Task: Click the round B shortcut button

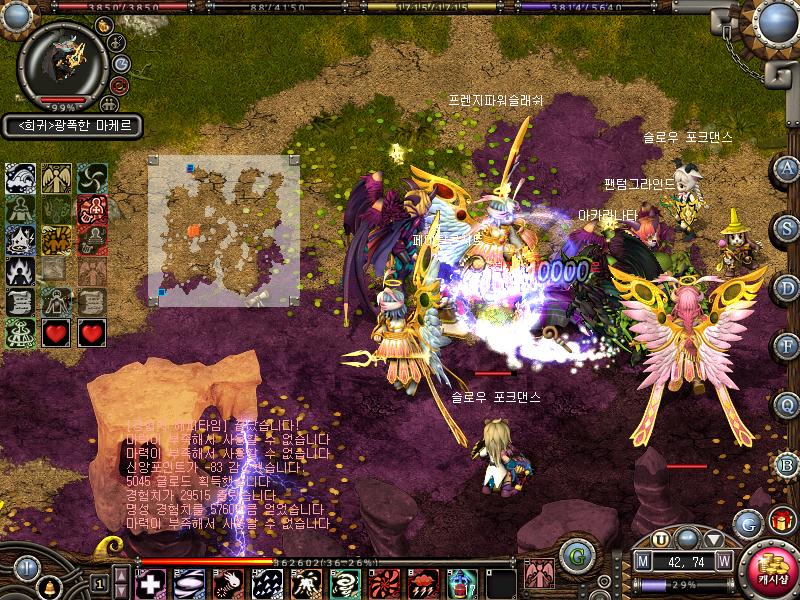Action: 787,465
